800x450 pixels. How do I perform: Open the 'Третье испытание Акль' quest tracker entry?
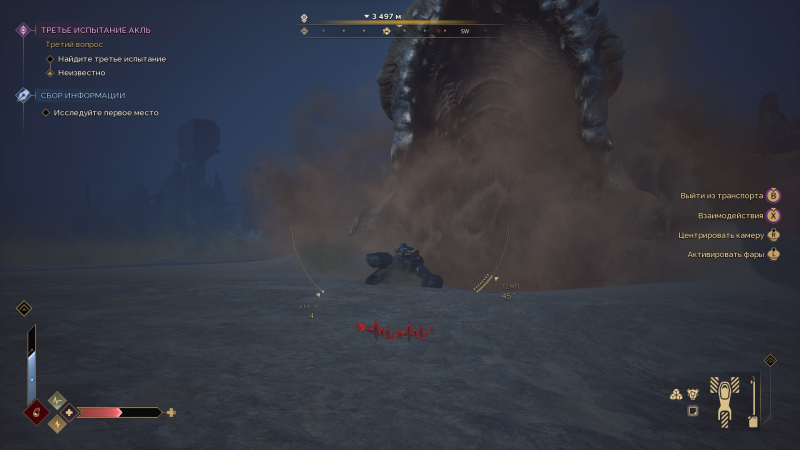pyautogui.click(x=95, y=30)
